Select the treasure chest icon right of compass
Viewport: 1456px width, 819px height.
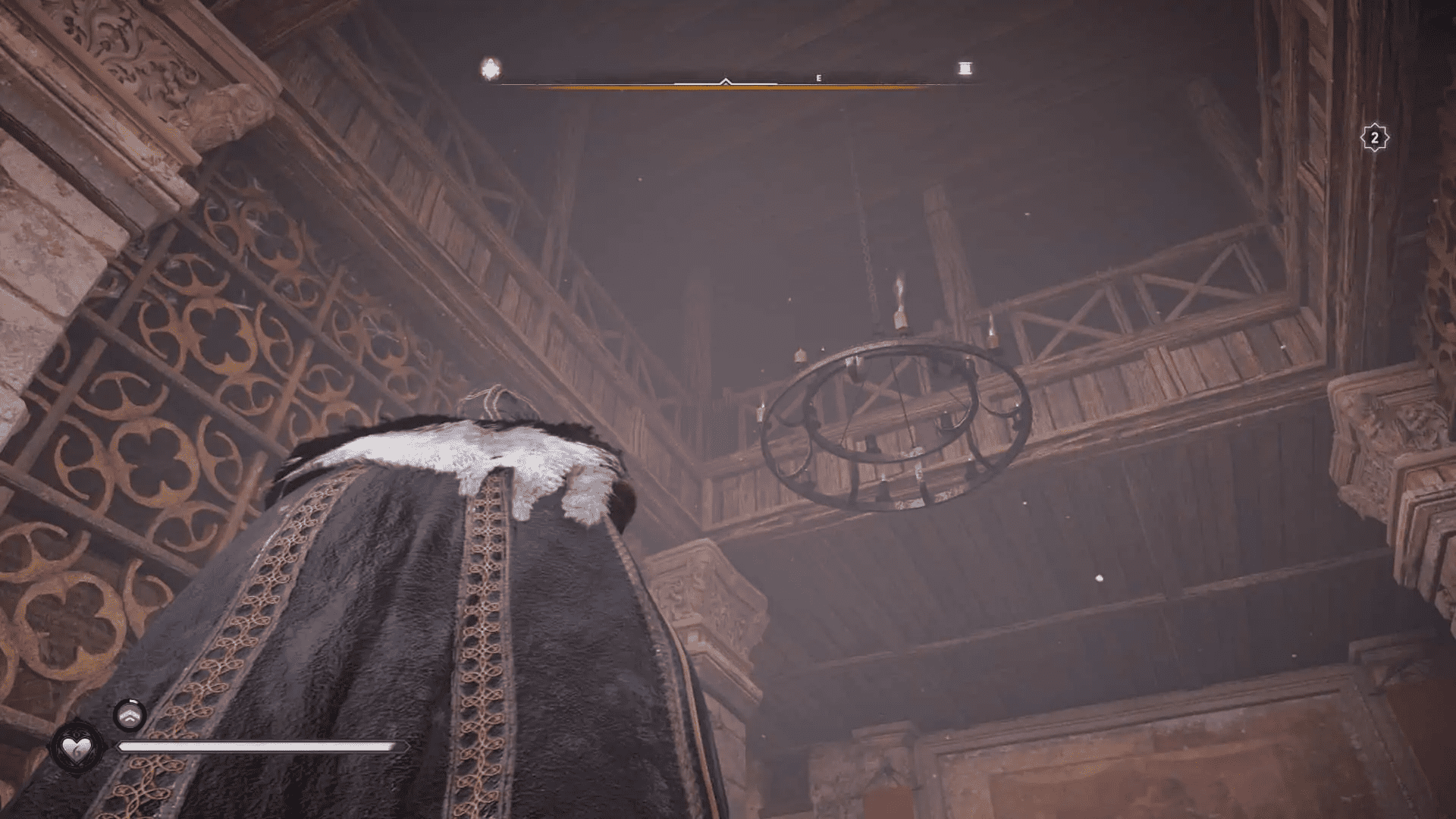pyautogui.click(x=964, y=68)
